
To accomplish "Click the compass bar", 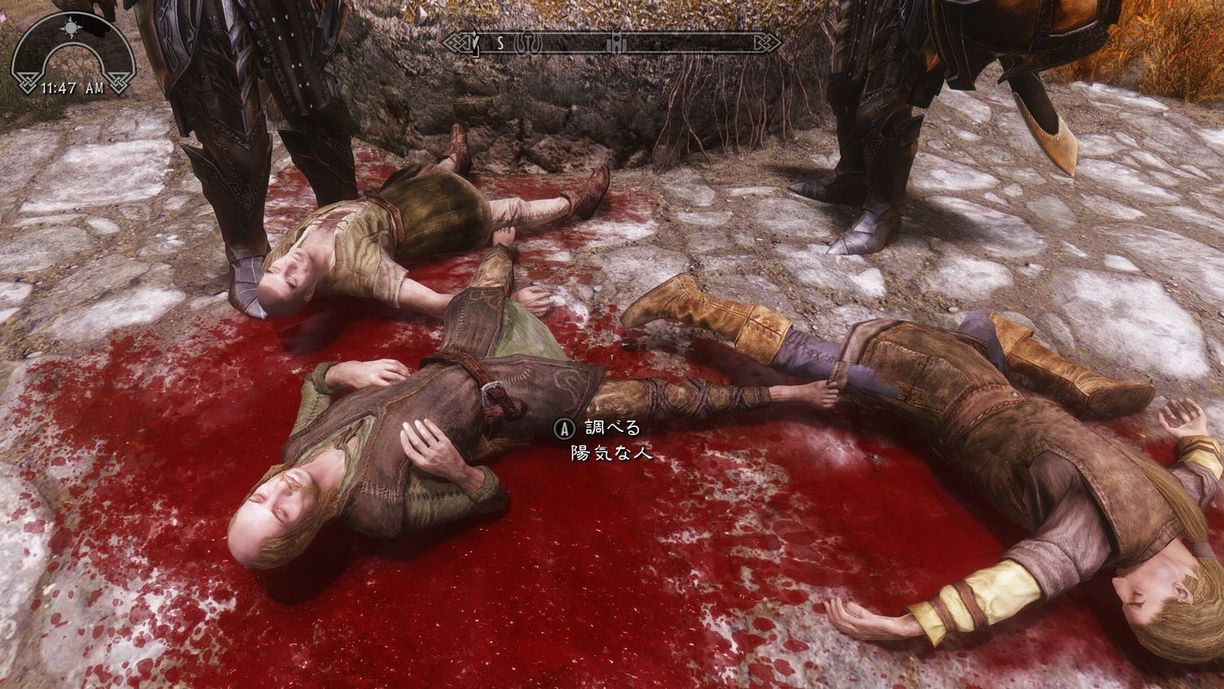I will (611, 43).
